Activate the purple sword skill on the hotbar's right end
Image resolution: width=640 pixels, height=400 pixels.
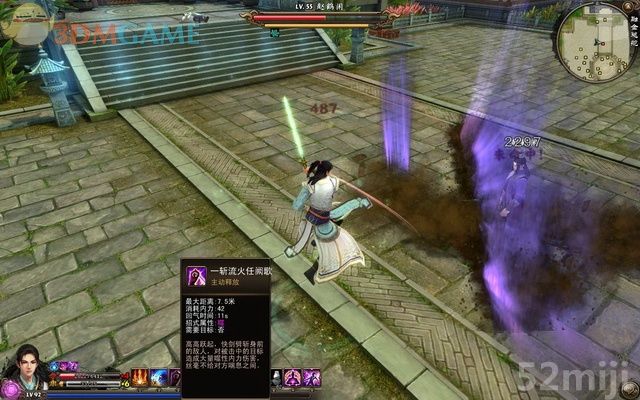[x=312, y=378]
